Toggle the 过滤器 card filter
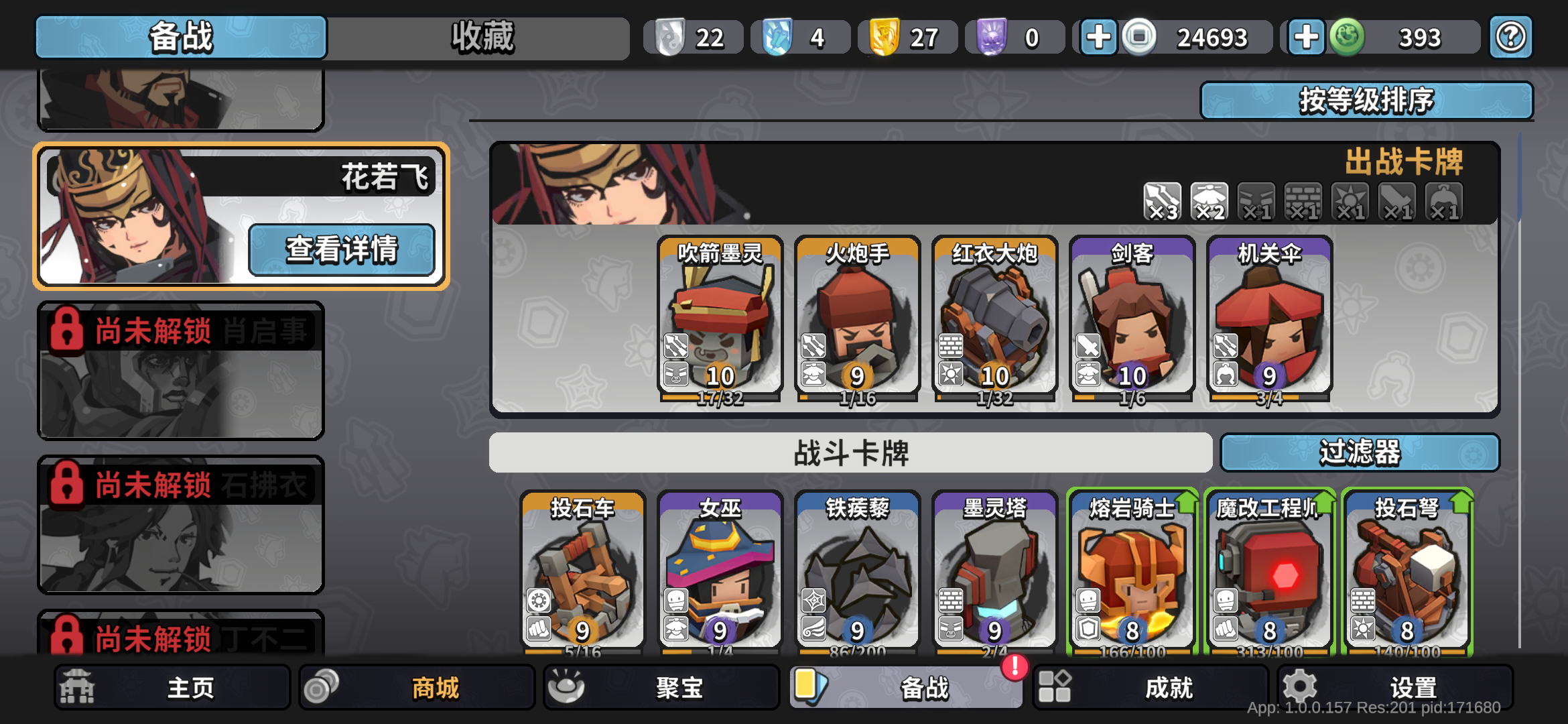Viewport: 1568px width, 724px height. click(1360, 453)
